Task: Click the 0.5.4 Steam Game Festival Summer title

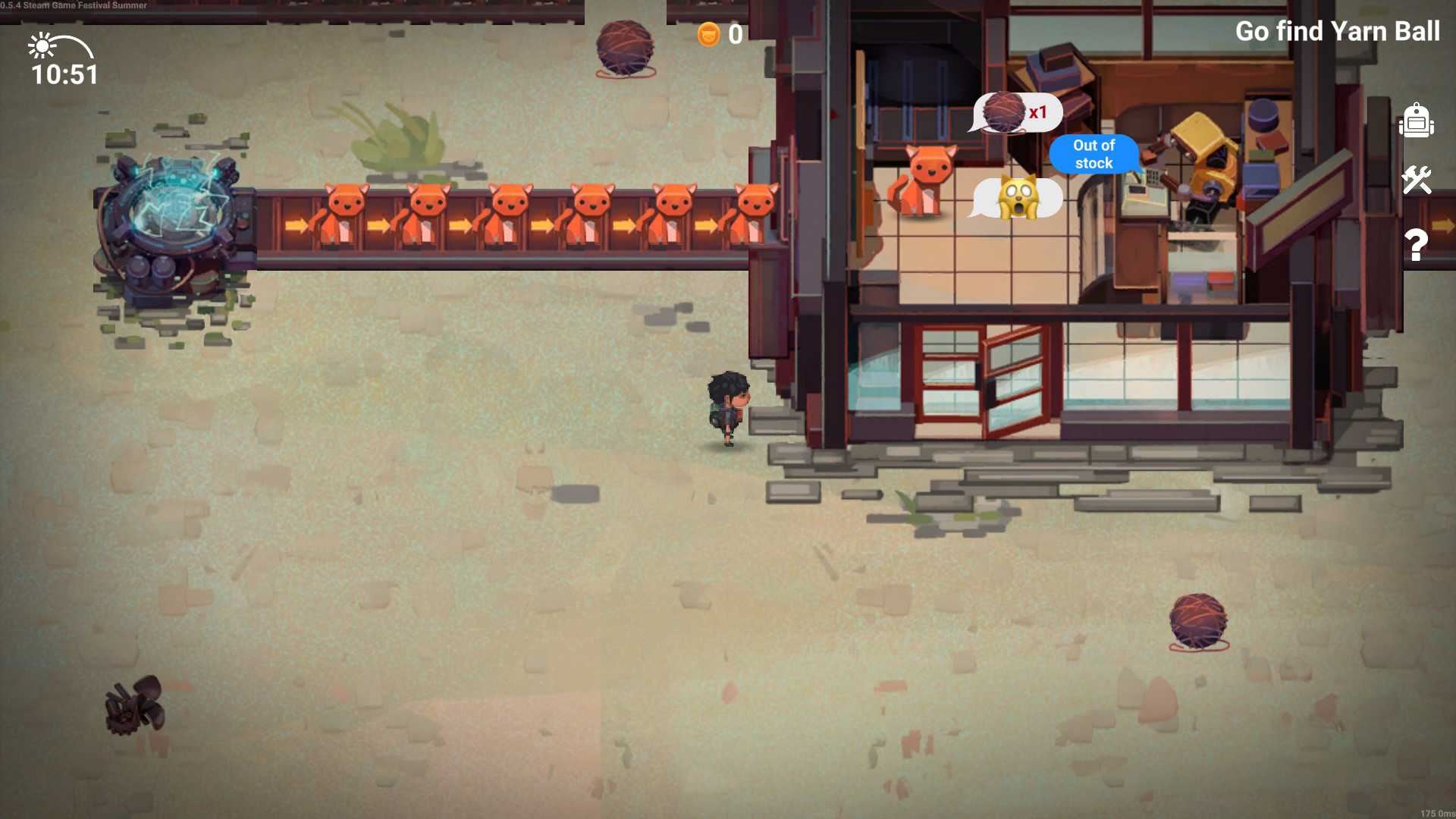Action: click(x=74, y=5)
